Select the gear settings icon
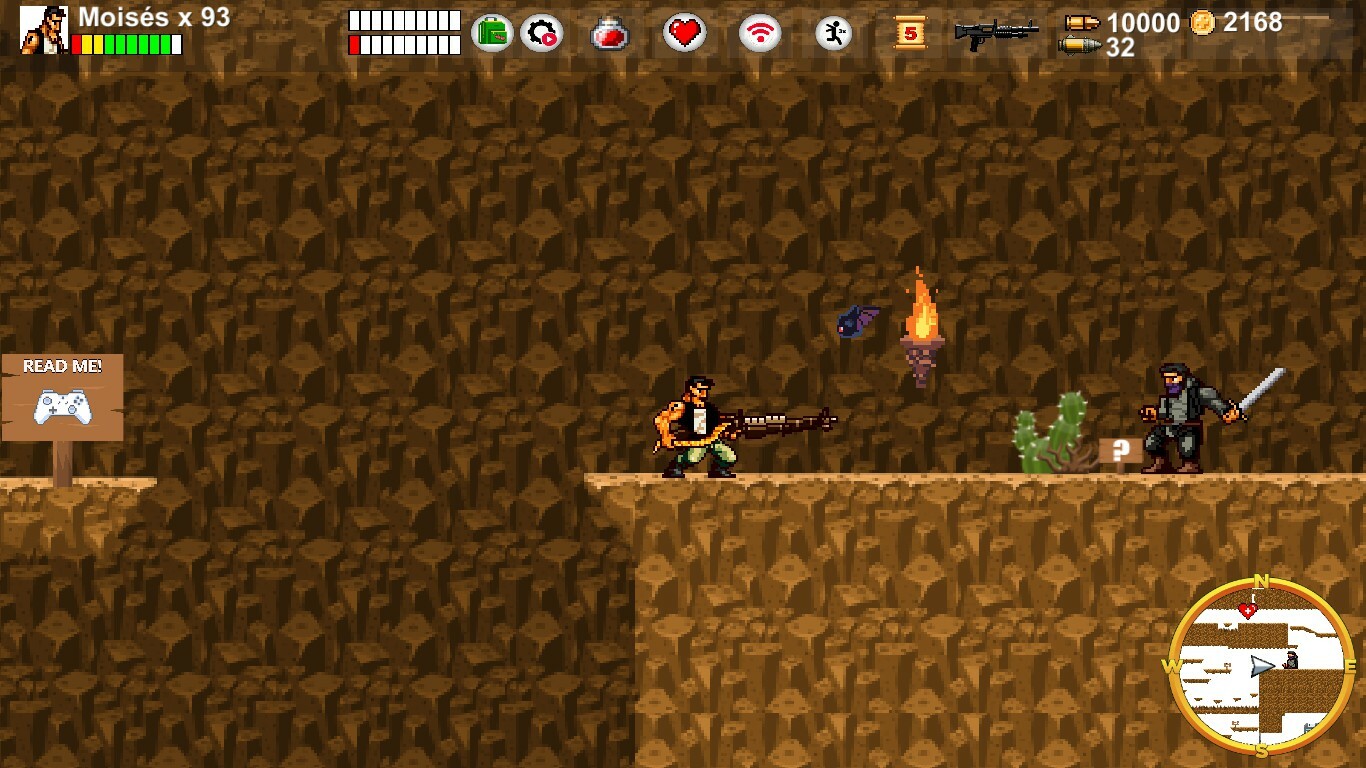The height and width of the screenshot is (768, 1366). tap(541, 32)
